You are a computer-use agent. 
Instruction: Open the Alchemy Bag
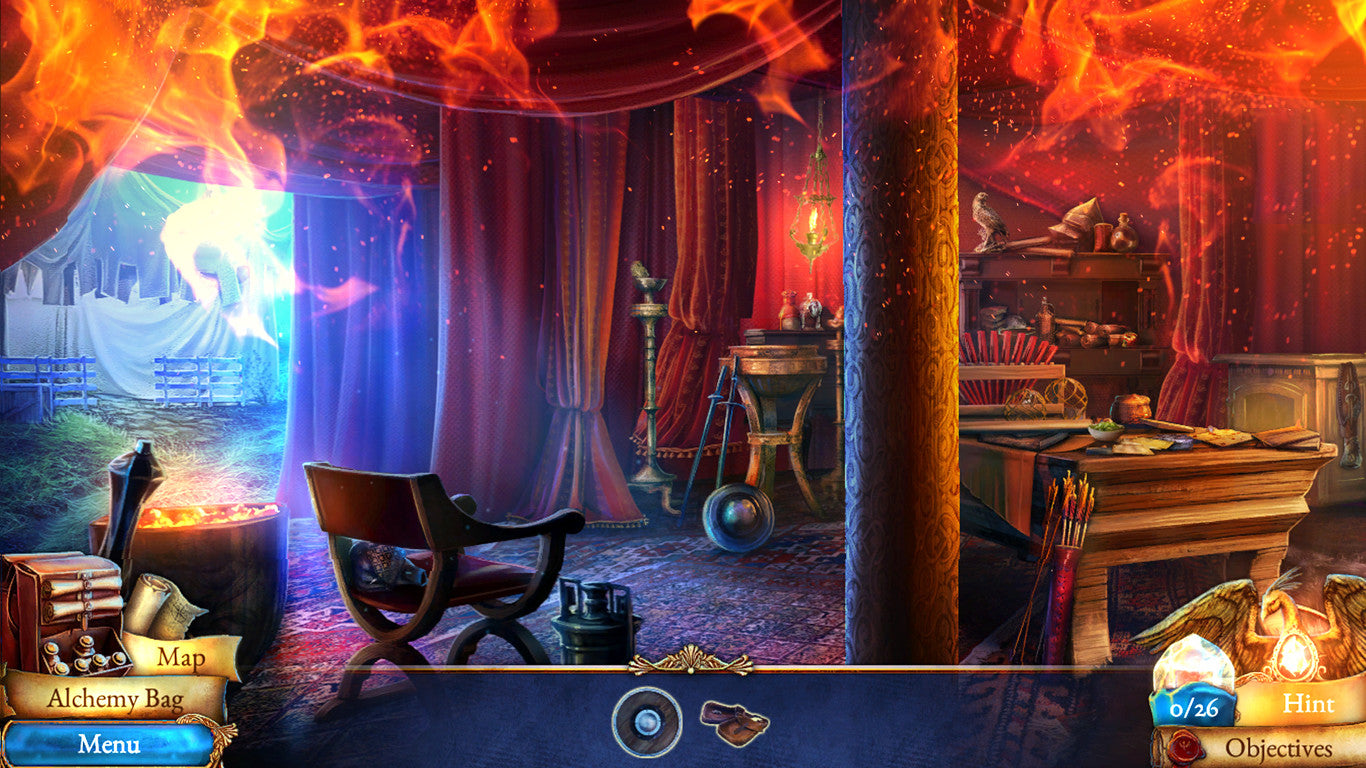pyautogui.click(x=115, y=699)
